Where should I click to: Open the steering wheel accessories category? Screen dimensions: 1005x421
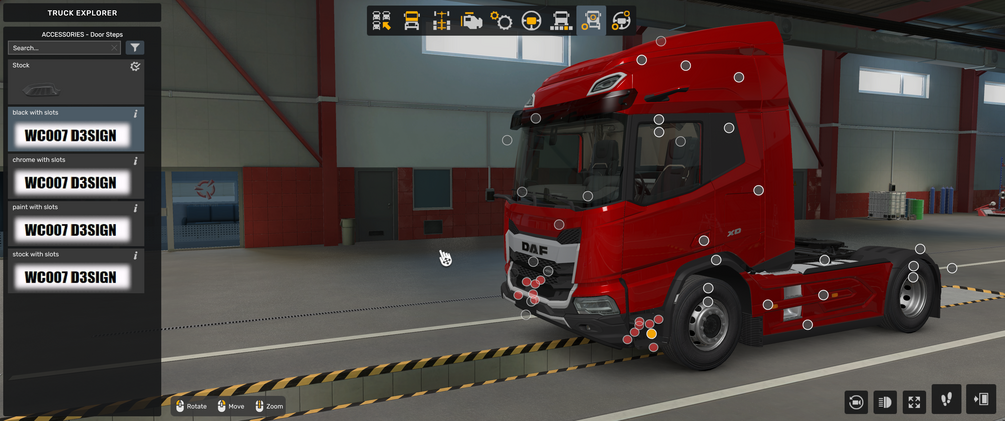[x=622, y=20]
